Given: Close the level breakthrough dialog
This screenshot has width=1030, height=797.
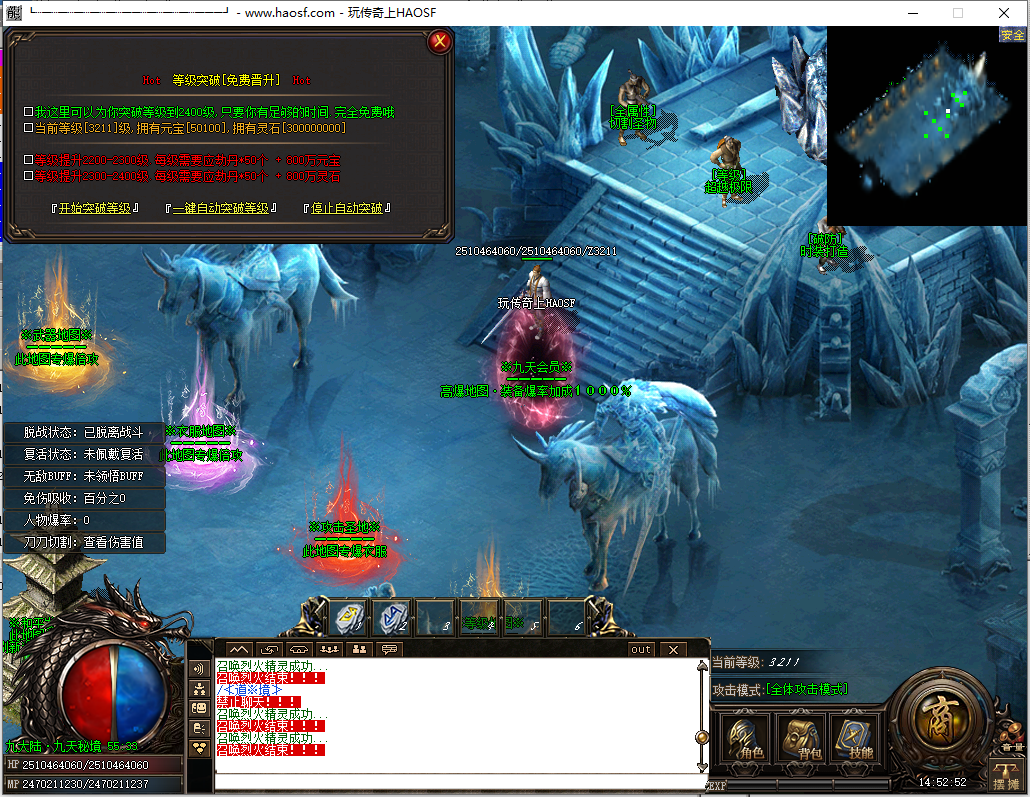Looking at the screenshot, I should (439, 42).
